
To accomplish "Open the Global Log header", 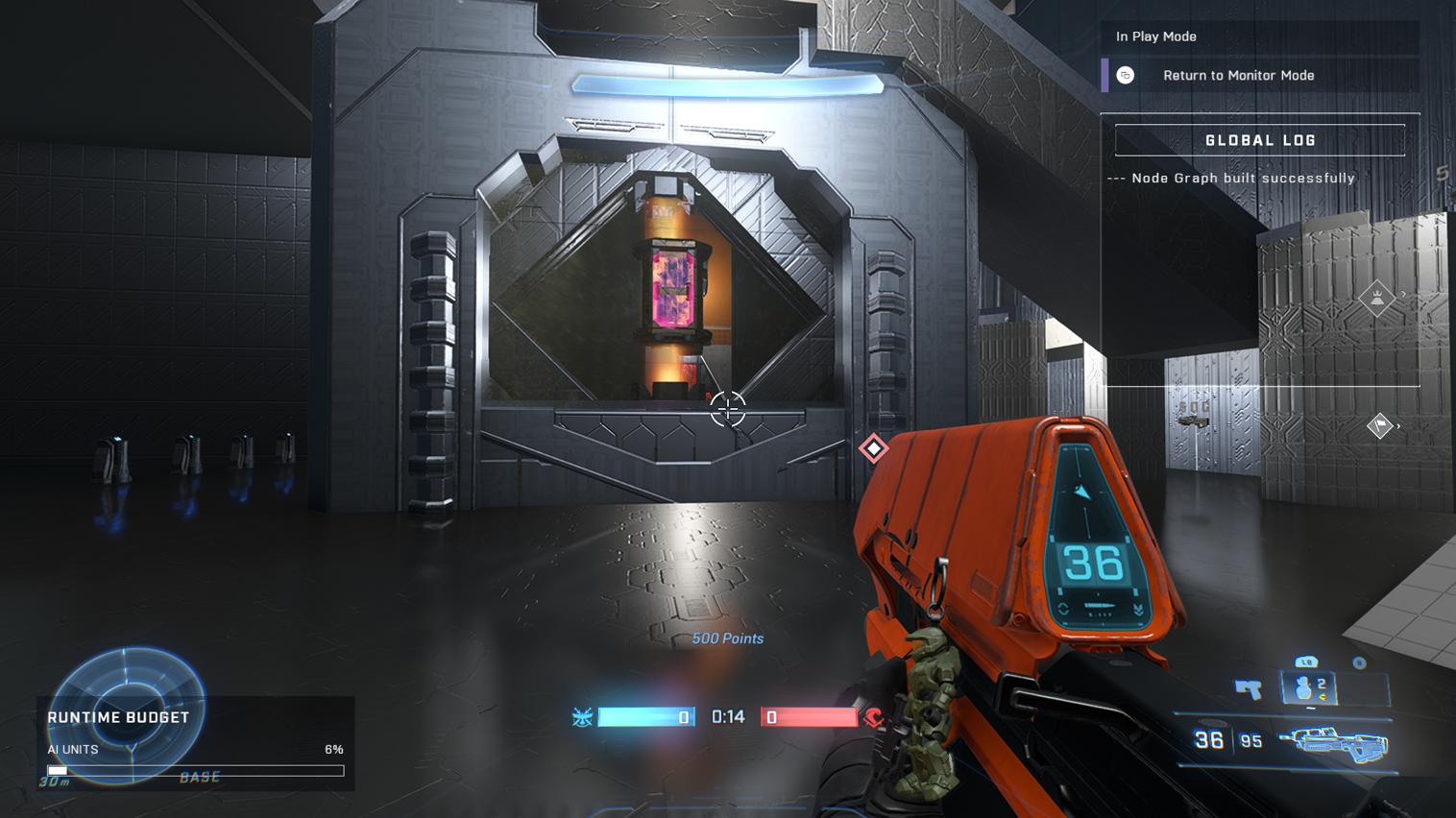I will pyautogui.click(x=1259, y=140).
